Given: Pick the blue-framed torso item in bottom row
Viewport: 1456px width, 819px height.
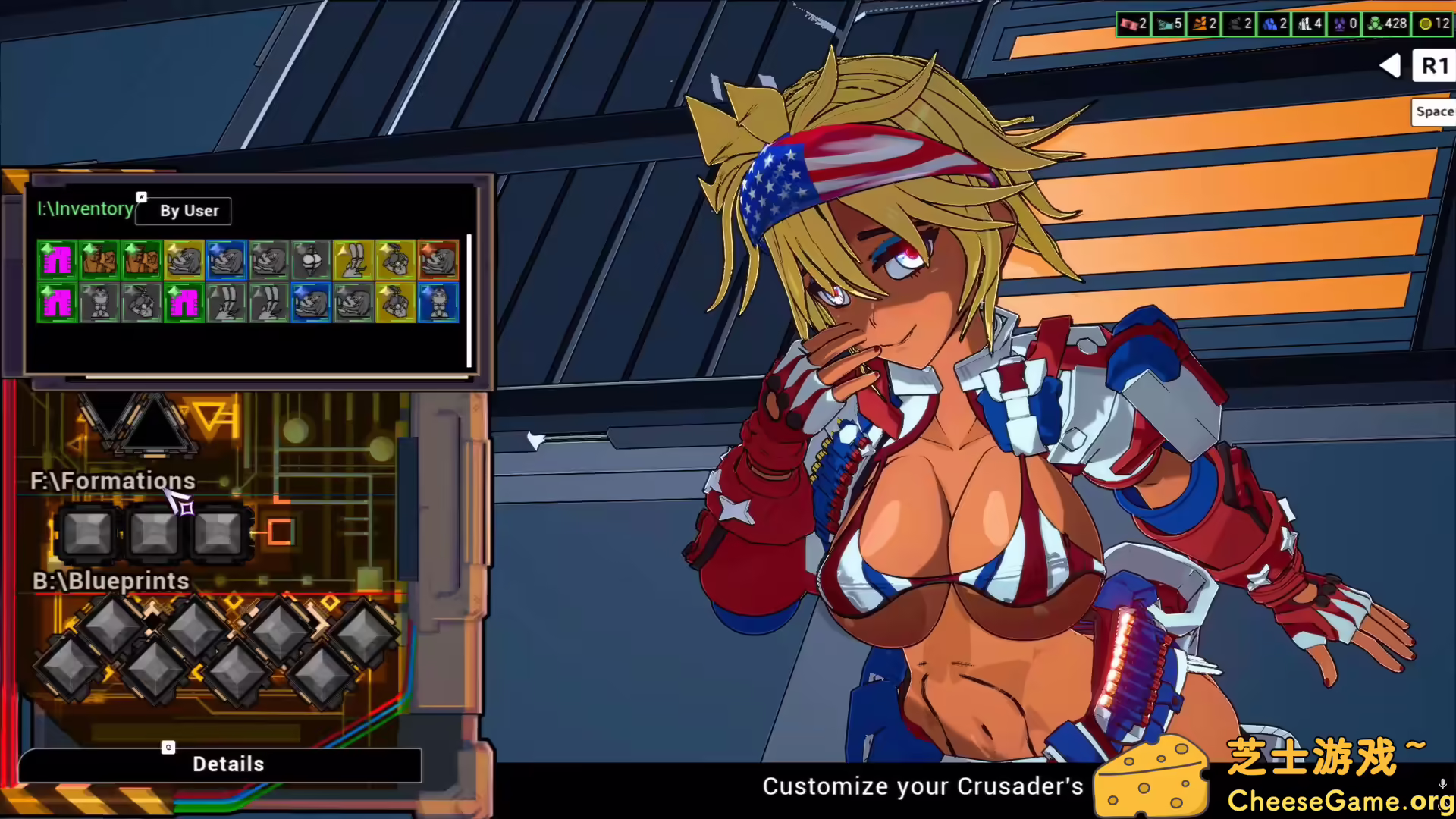Looking at the screenshot, I should (x=438, y=302).
